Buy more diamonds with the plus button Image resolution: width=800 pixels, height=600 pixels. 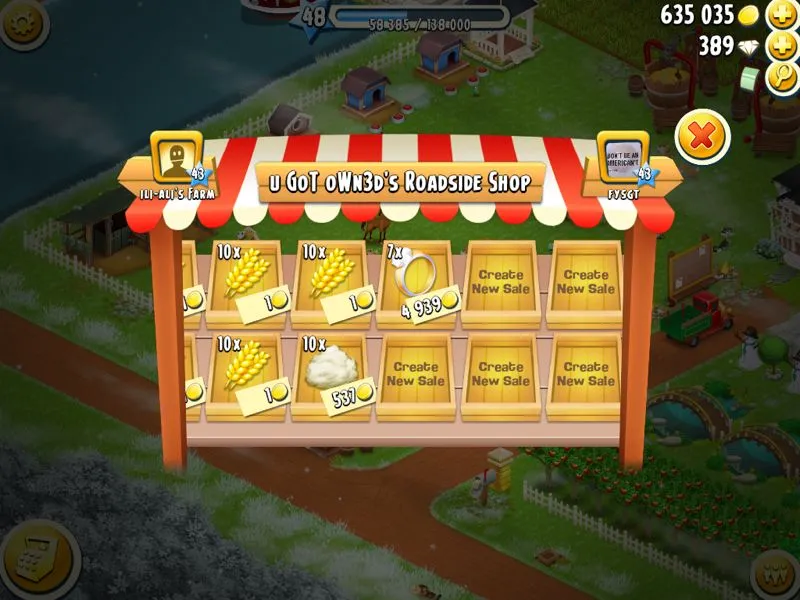(x=781, y=46)
